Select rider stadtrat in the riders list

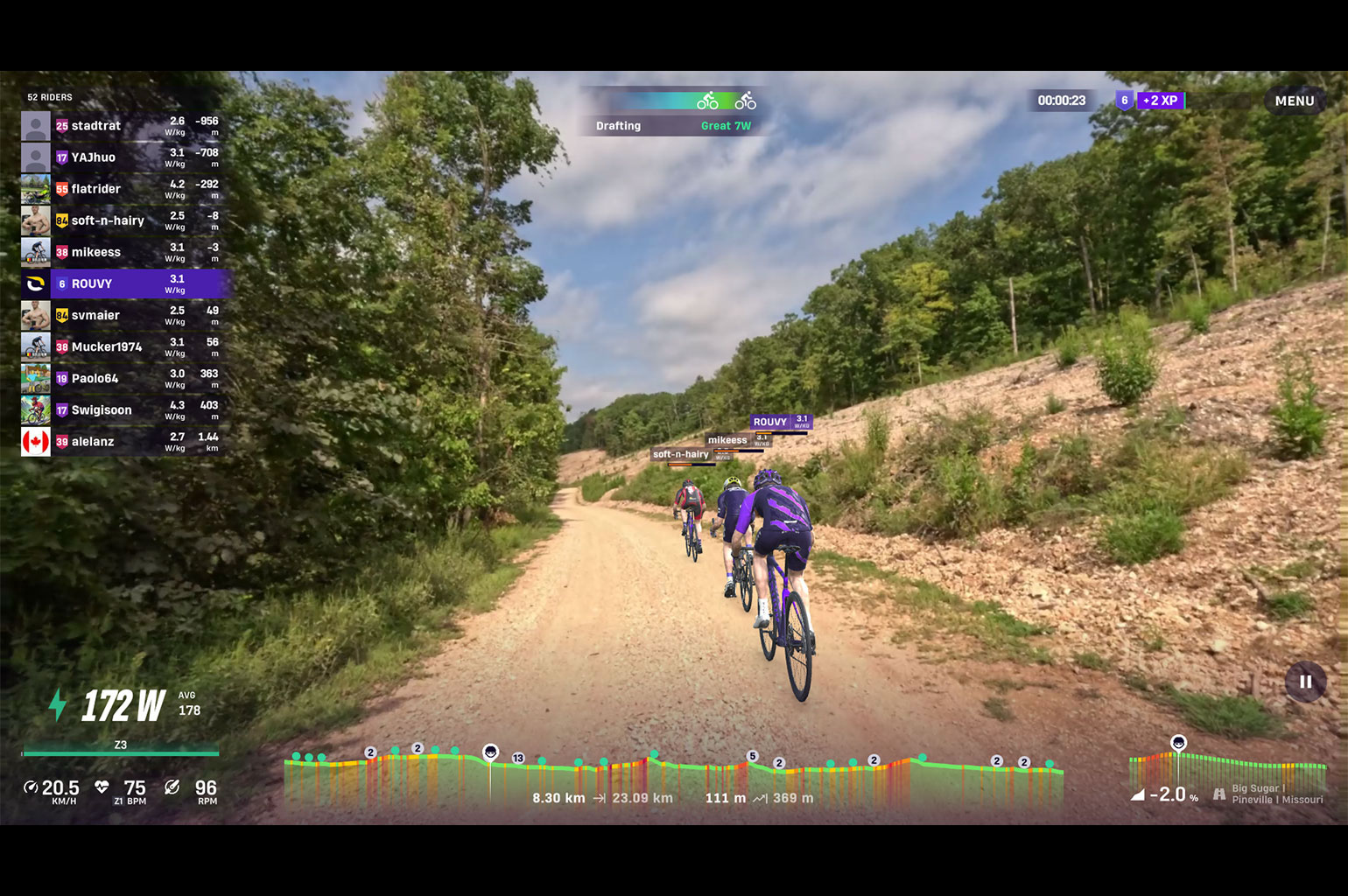(121, 126)
